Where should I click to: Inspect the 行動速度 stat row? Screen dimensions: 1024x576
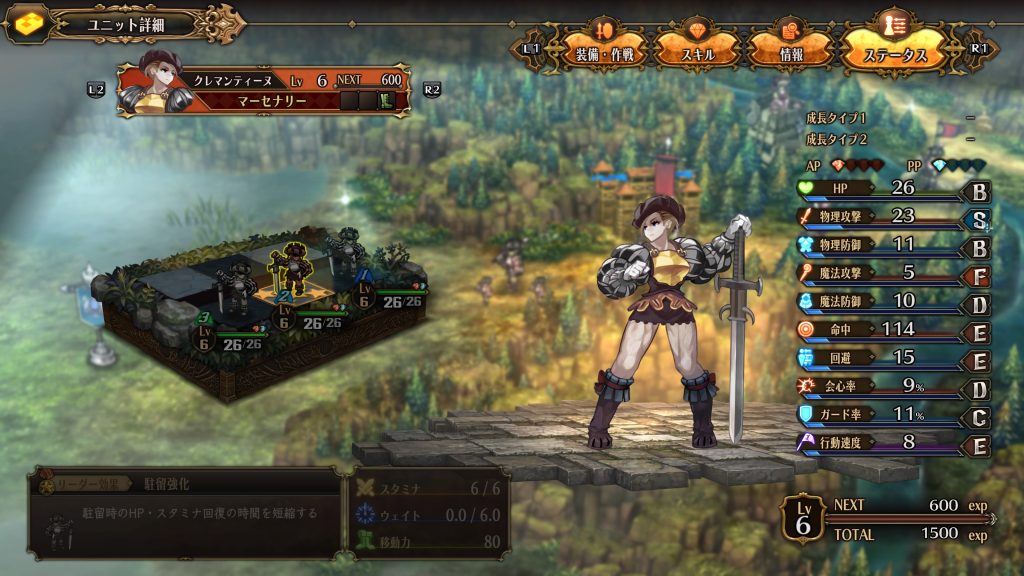pyautogui.click(x=880, y=442)
